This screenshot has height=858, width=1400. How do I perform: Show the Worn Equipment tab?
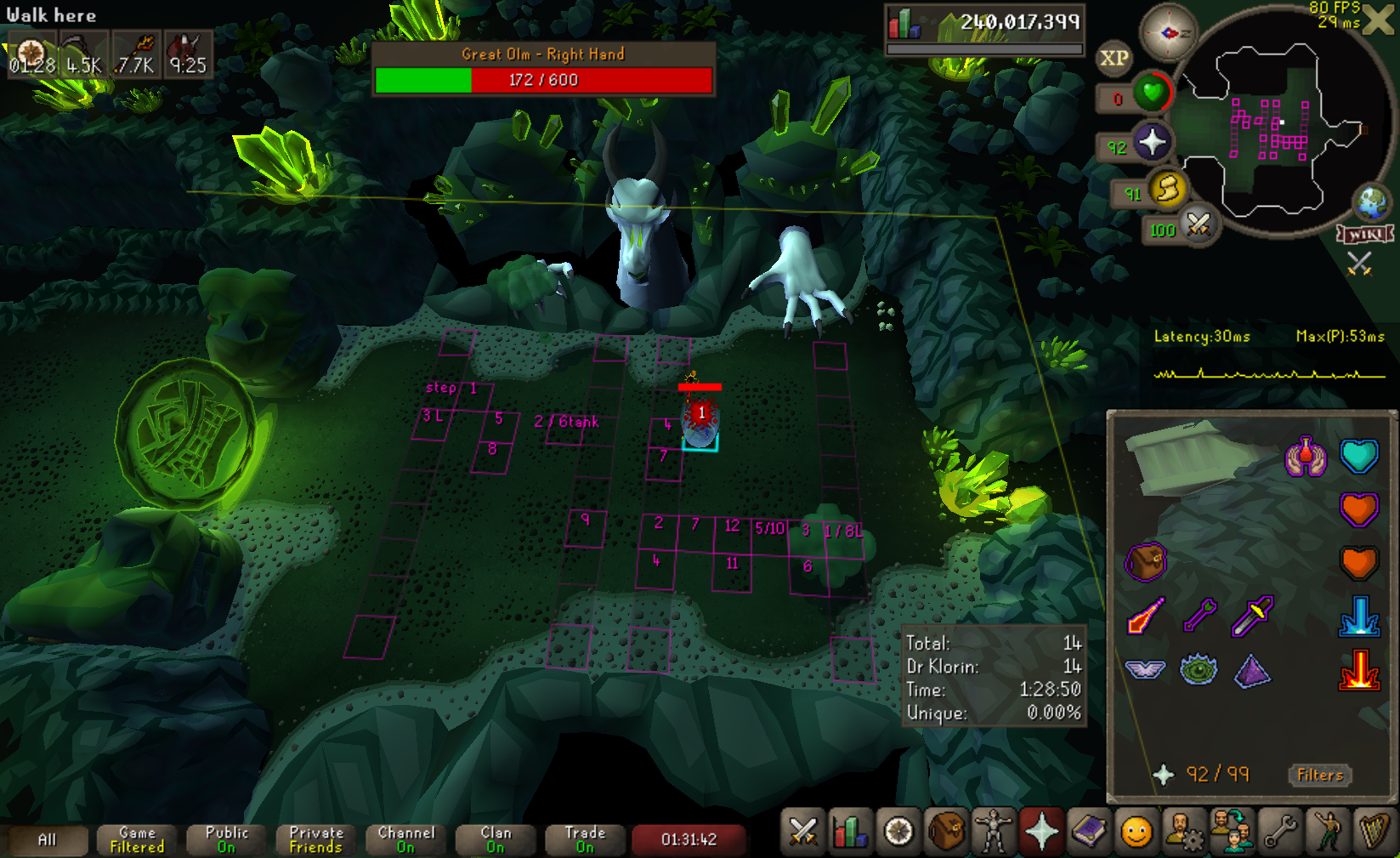(993, 832)
